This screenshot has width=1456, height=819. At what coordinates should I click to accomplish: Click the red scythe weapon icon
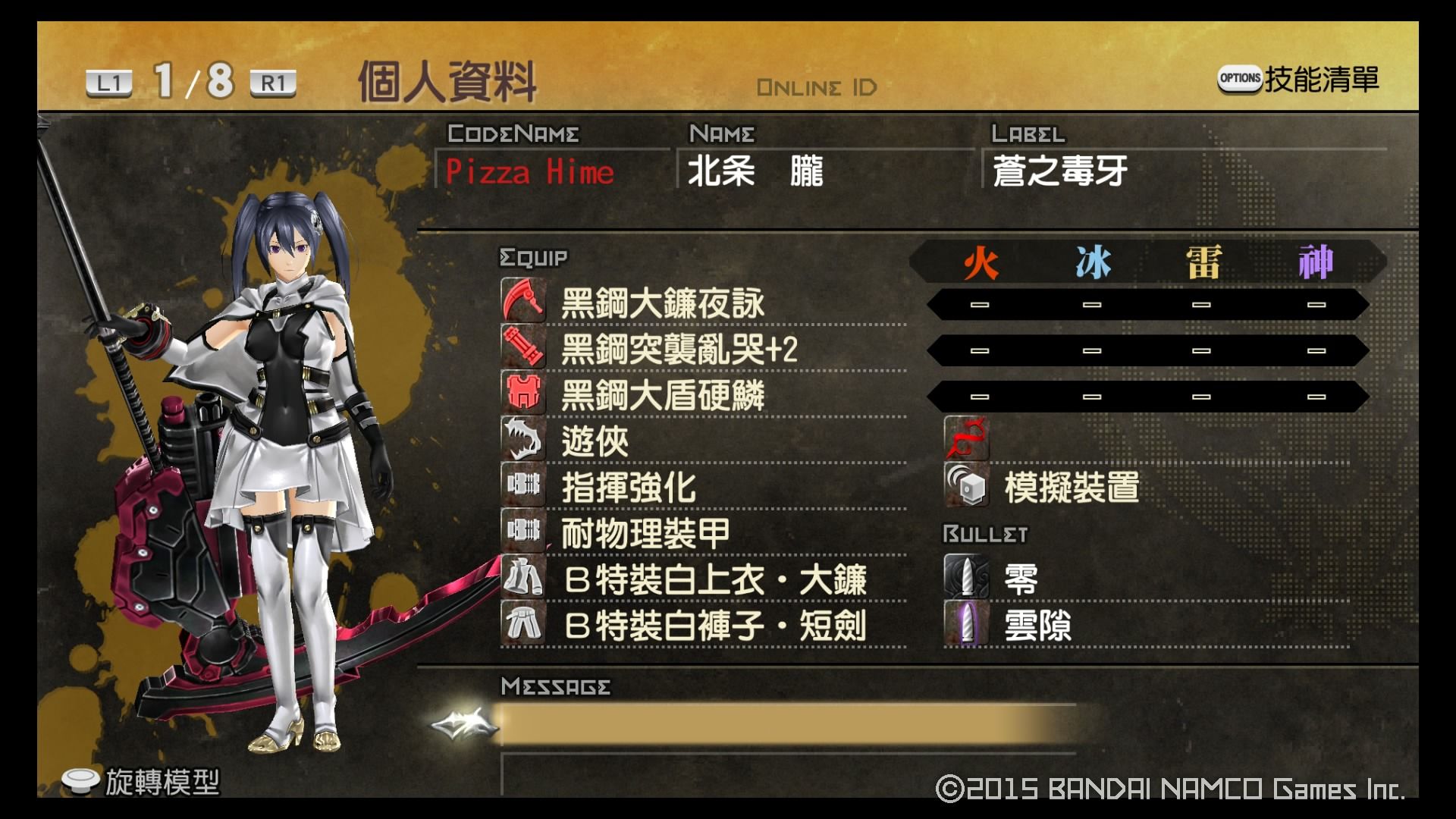tap(523, 301)
